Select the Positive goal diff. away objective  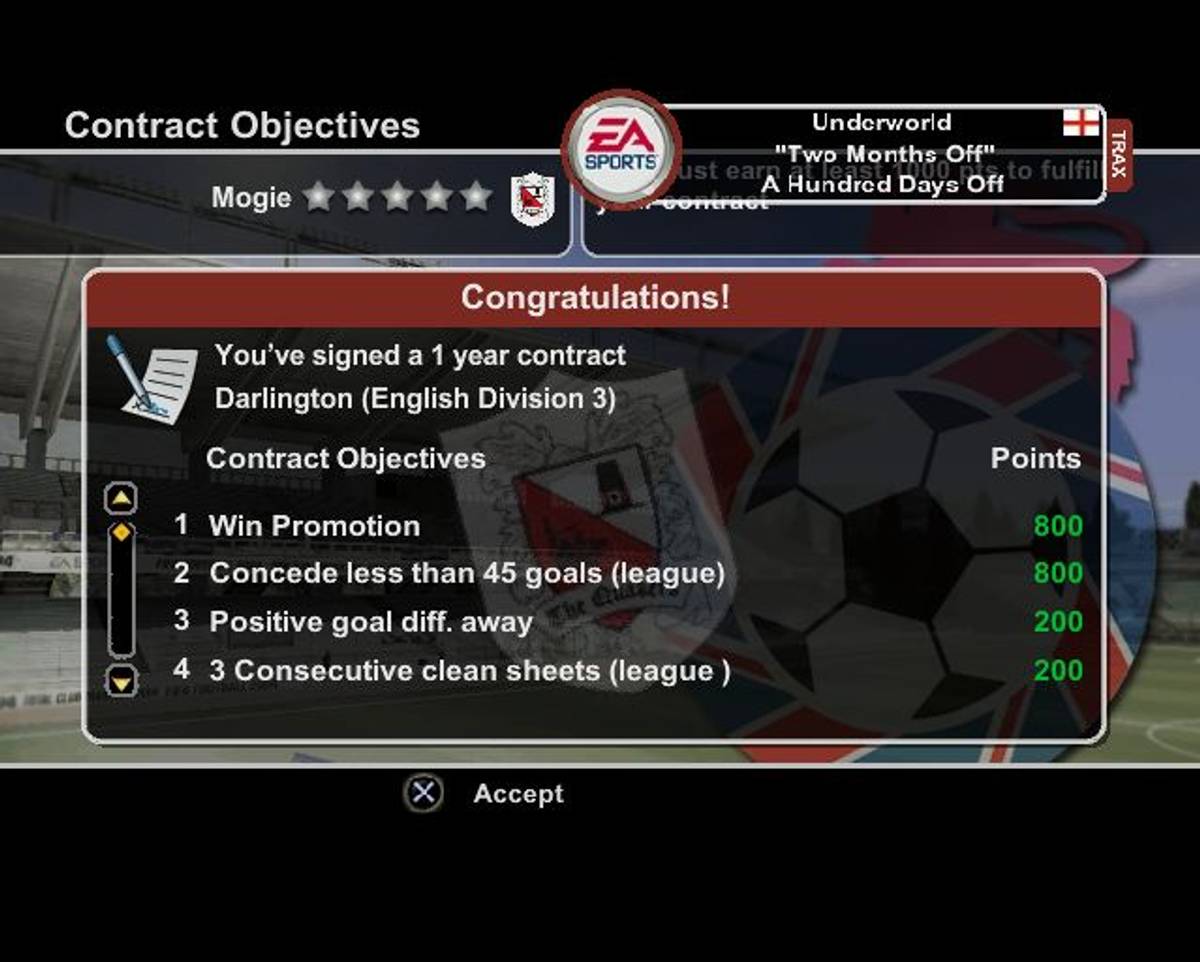coord(370,622)
